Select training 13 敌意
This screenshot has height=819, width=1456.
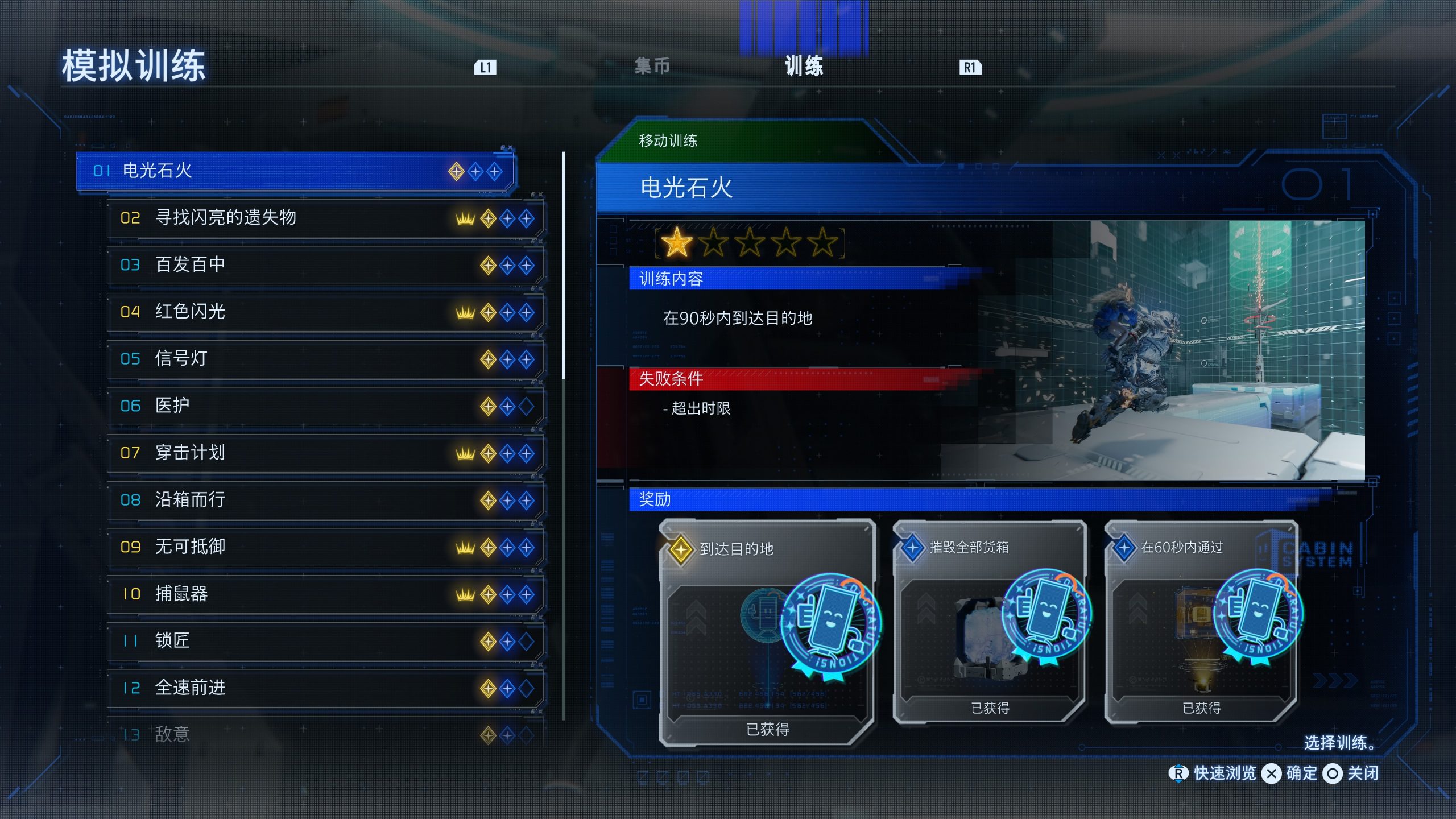click(x=324, y=734)
